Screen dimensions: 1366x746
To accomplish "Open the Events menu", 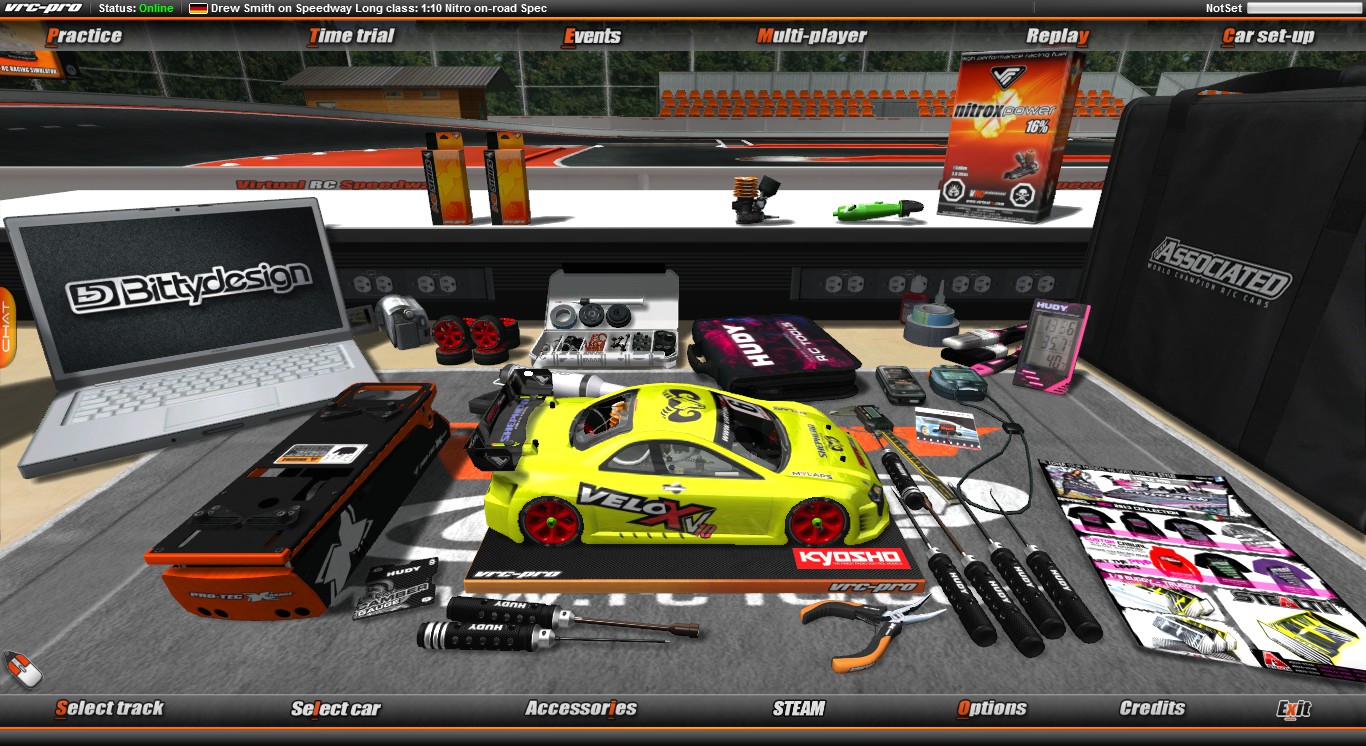I will 592,36.
